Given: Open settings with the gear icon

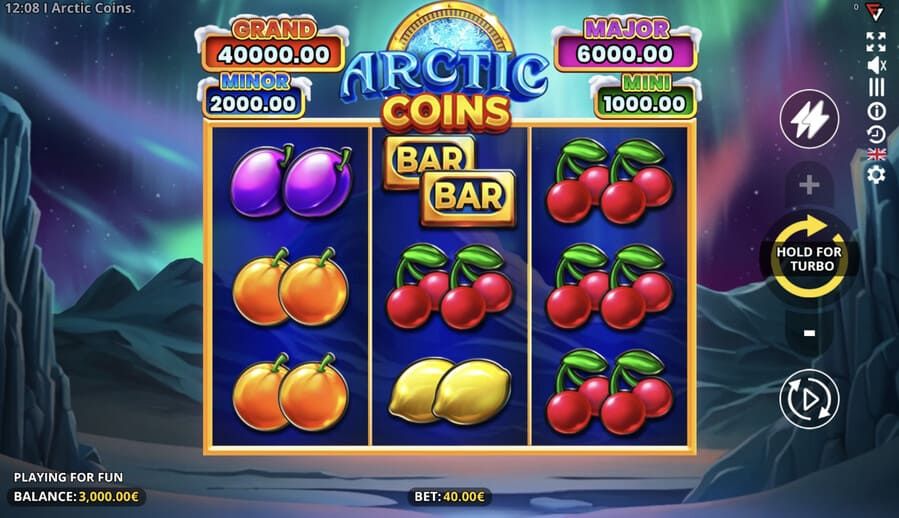Looking at the screenshot, I should (876, 175).
